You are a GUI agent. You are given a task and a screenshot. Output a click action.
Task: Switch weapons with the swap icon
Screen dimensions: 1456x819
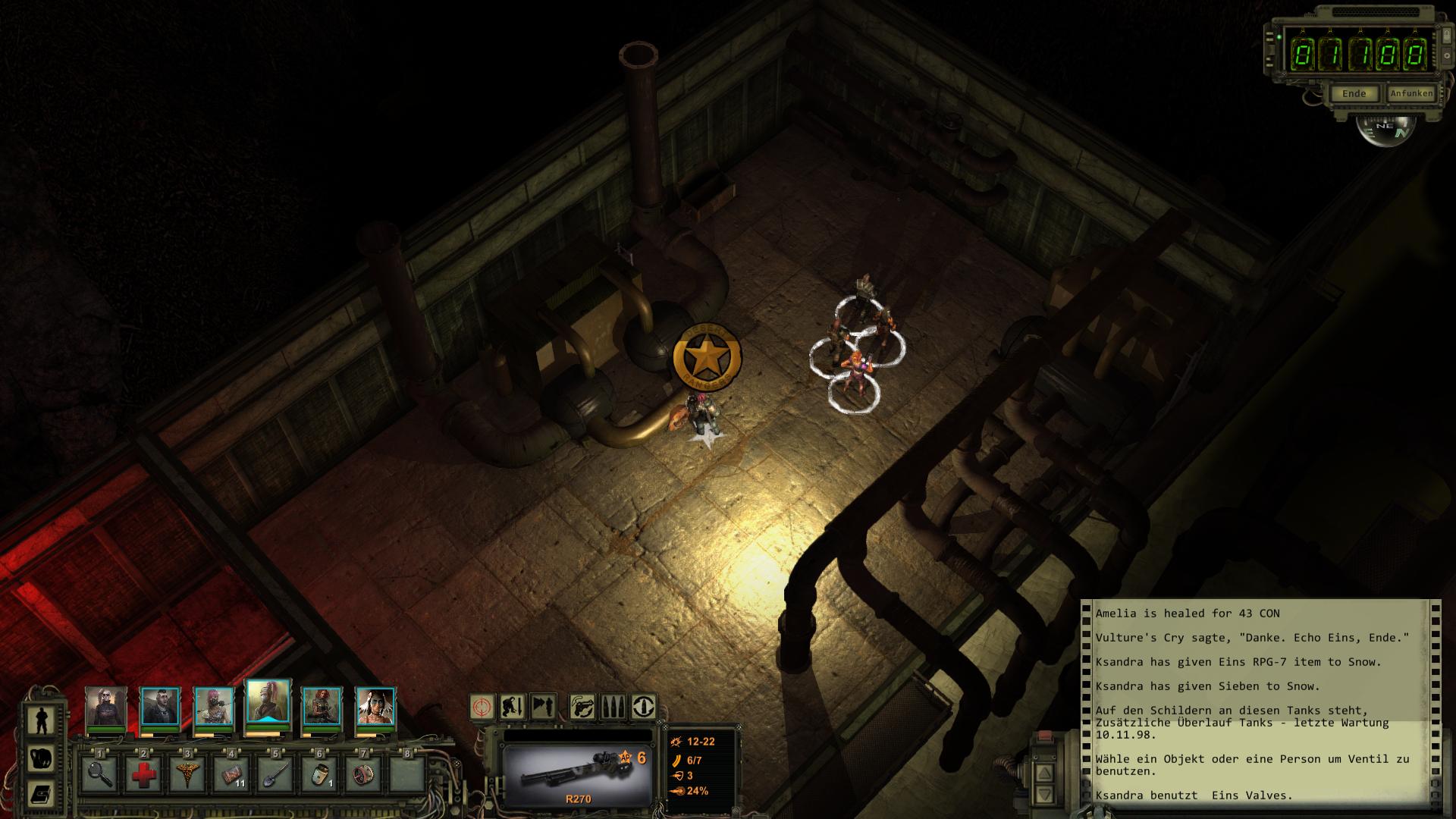pyautogui.click(x=582, y=707)
